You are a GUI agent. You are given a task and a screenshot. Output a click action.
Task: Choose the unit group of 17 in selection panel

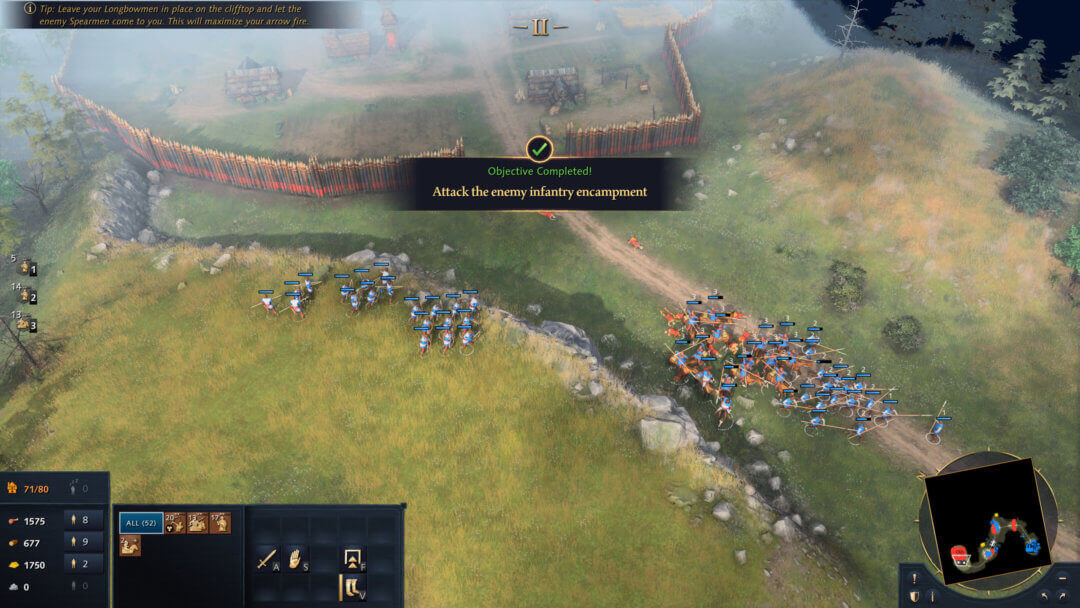(x=220, y=522)
